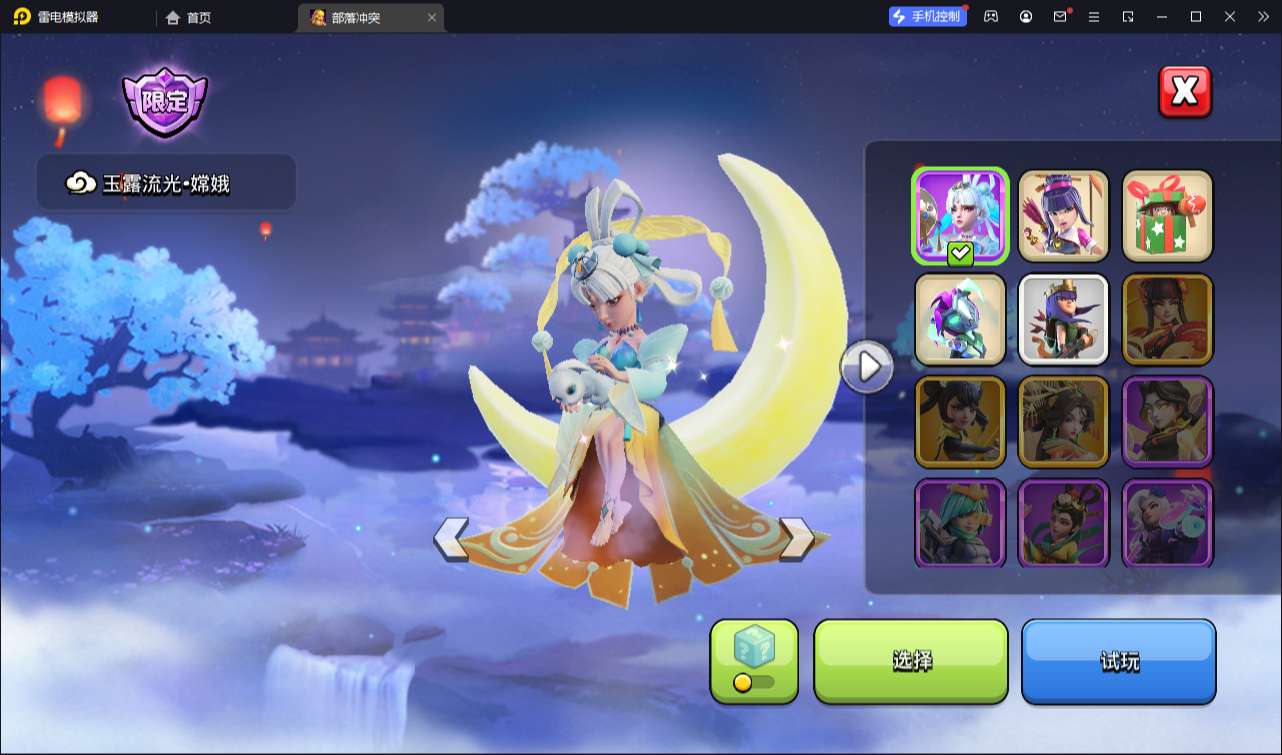1282x755 pixels.
Task: Switch to the 首页 home tab
Action: (188, 17)
